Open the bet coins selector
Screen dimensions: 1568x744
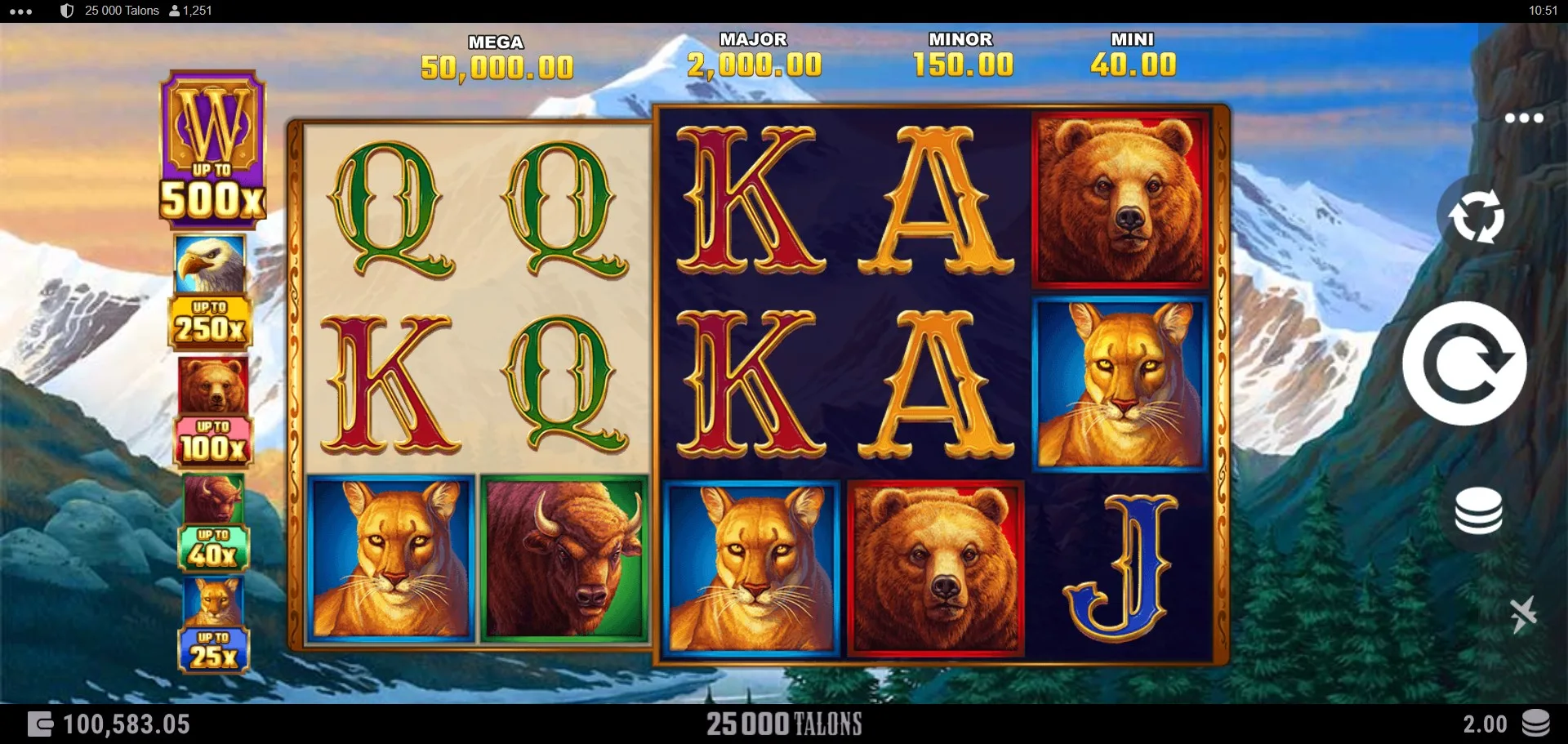pos(1478,512)
